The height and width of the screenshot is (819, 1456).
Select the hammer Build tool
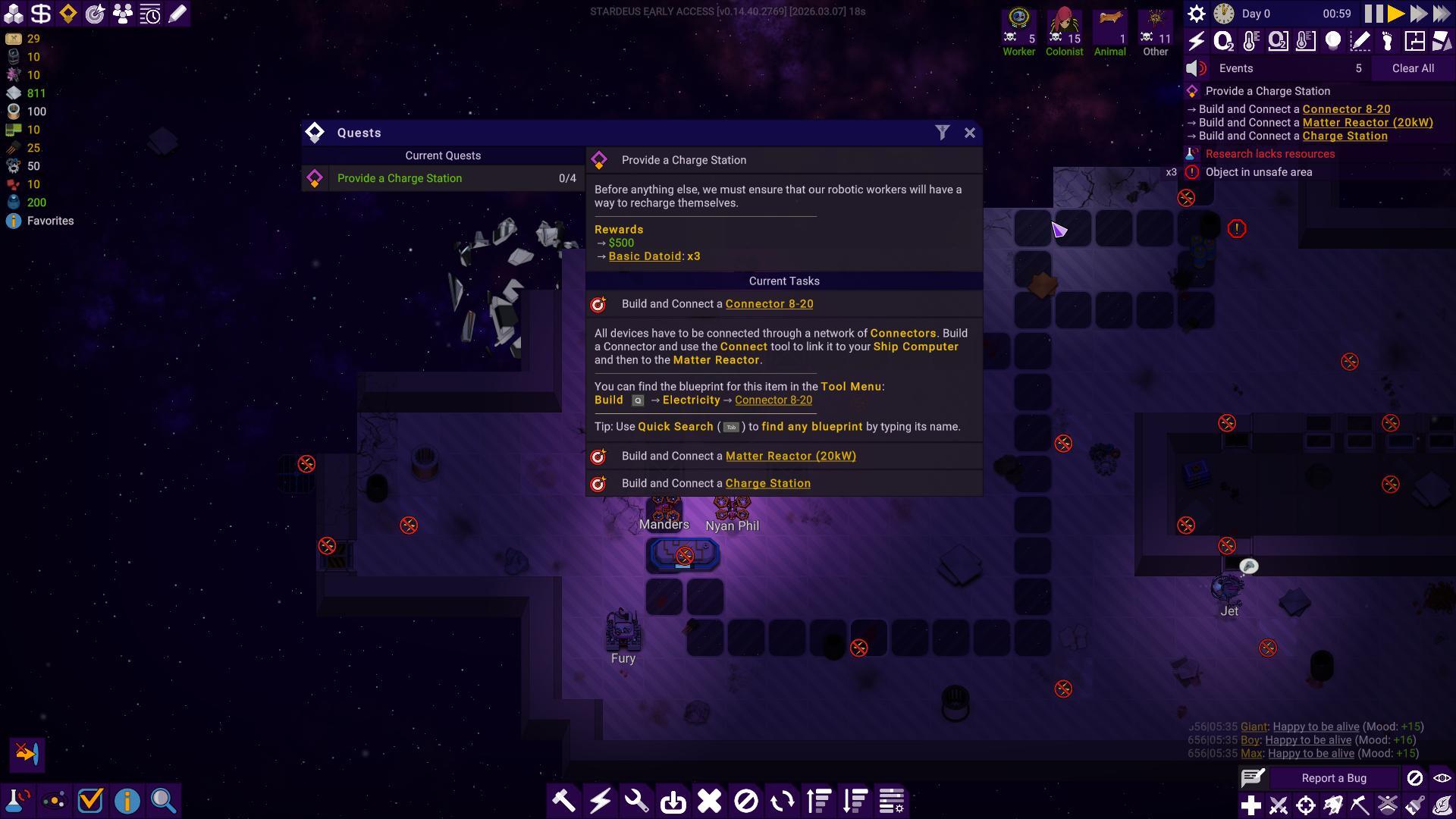[x=563, y=801]
